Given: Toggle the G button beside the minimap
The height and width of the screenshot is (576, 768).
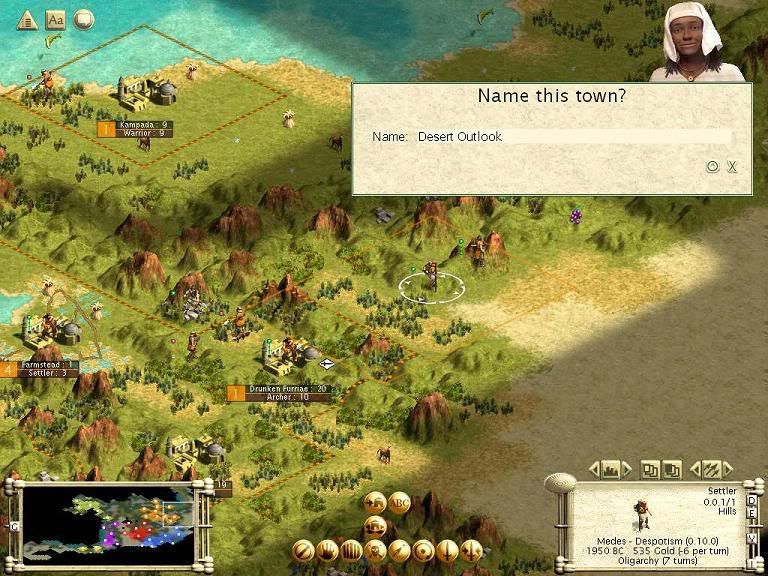Looking at the screenshot, I should tap(14, 526).
